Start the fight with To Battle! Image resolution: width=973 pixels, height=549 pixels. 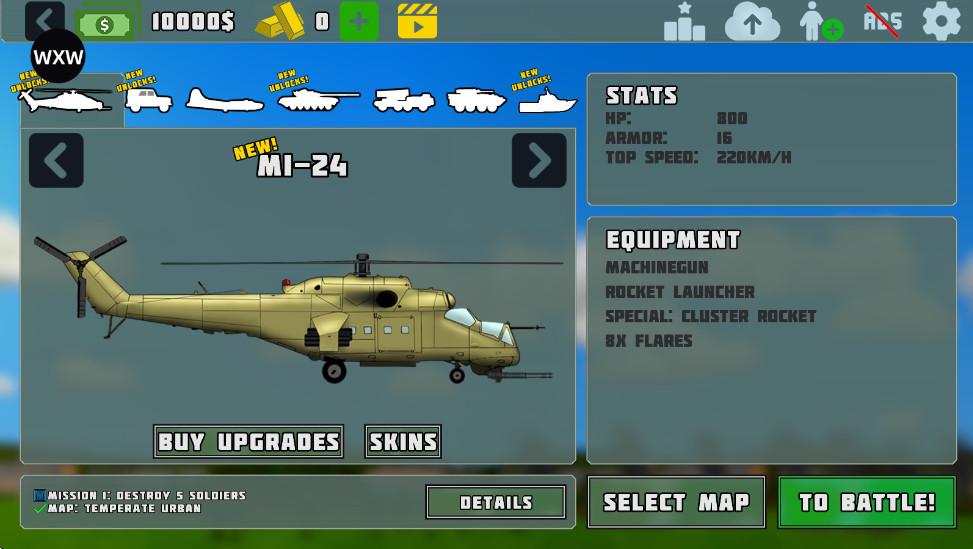click(865, 502)
